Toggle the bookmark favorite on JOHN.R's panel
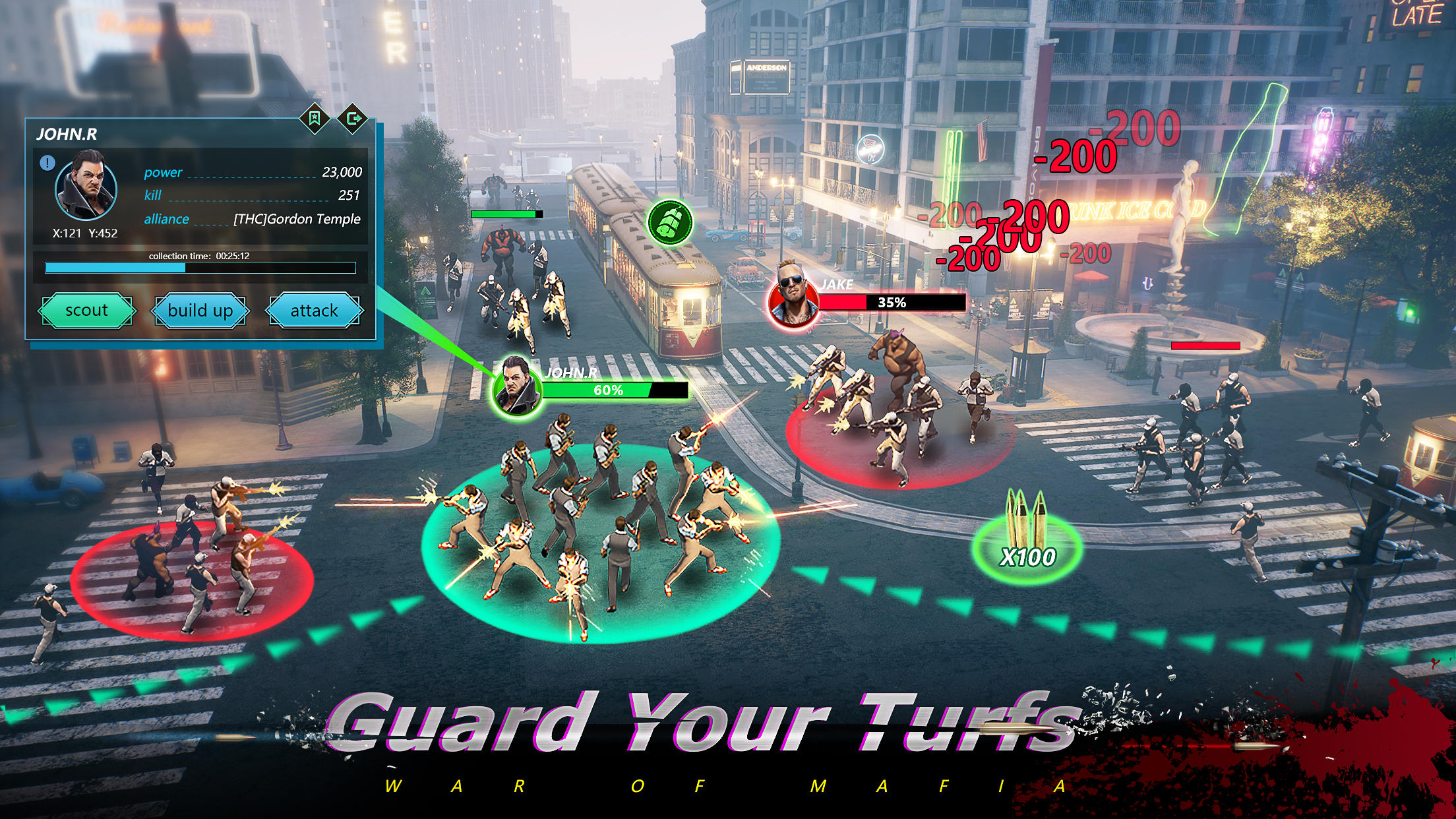The image size is (1456, 819). [315, 119]
